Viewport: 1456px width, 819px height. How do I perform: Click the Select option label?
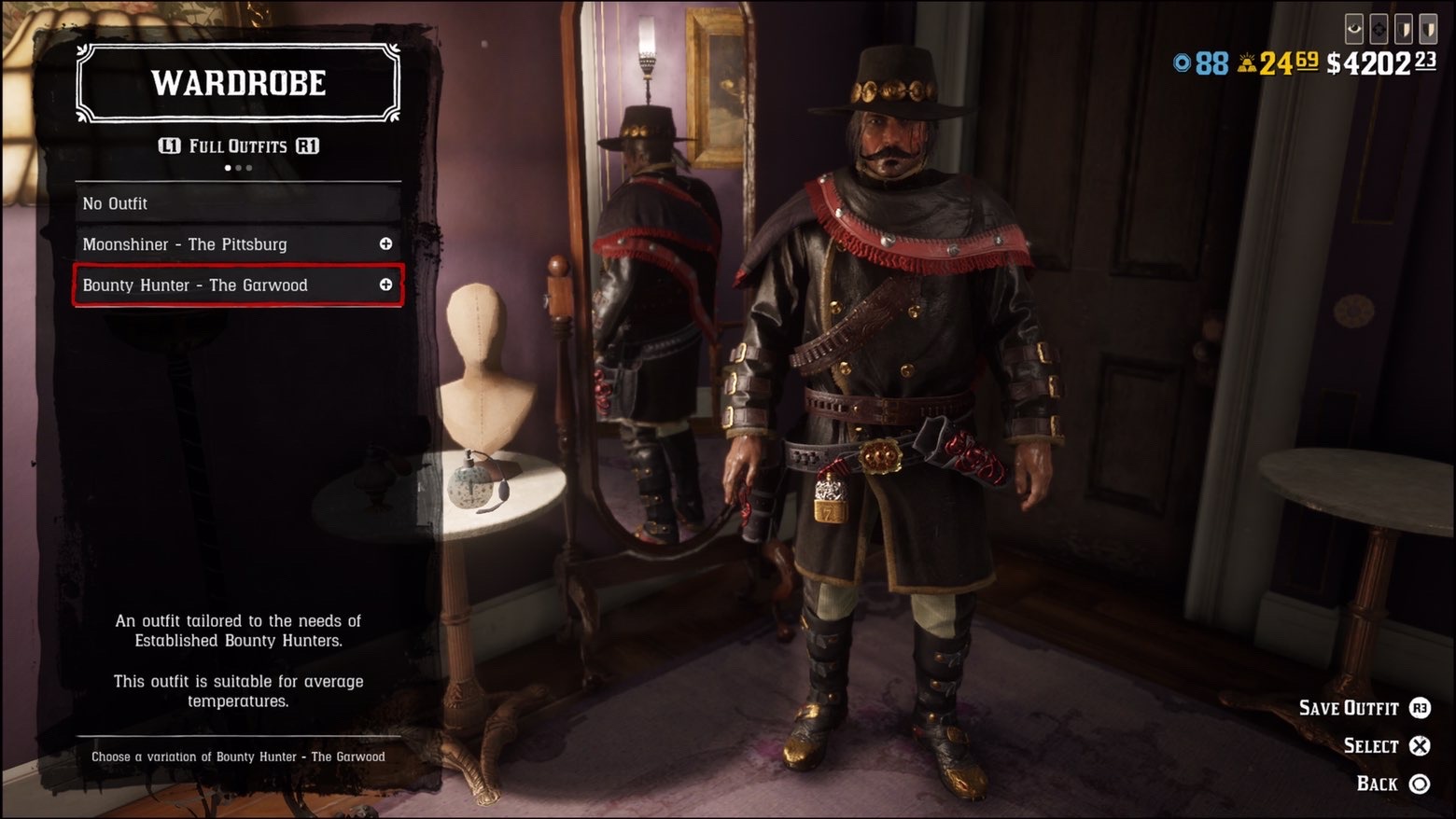pyautogui.click(x=1370, y=745)
